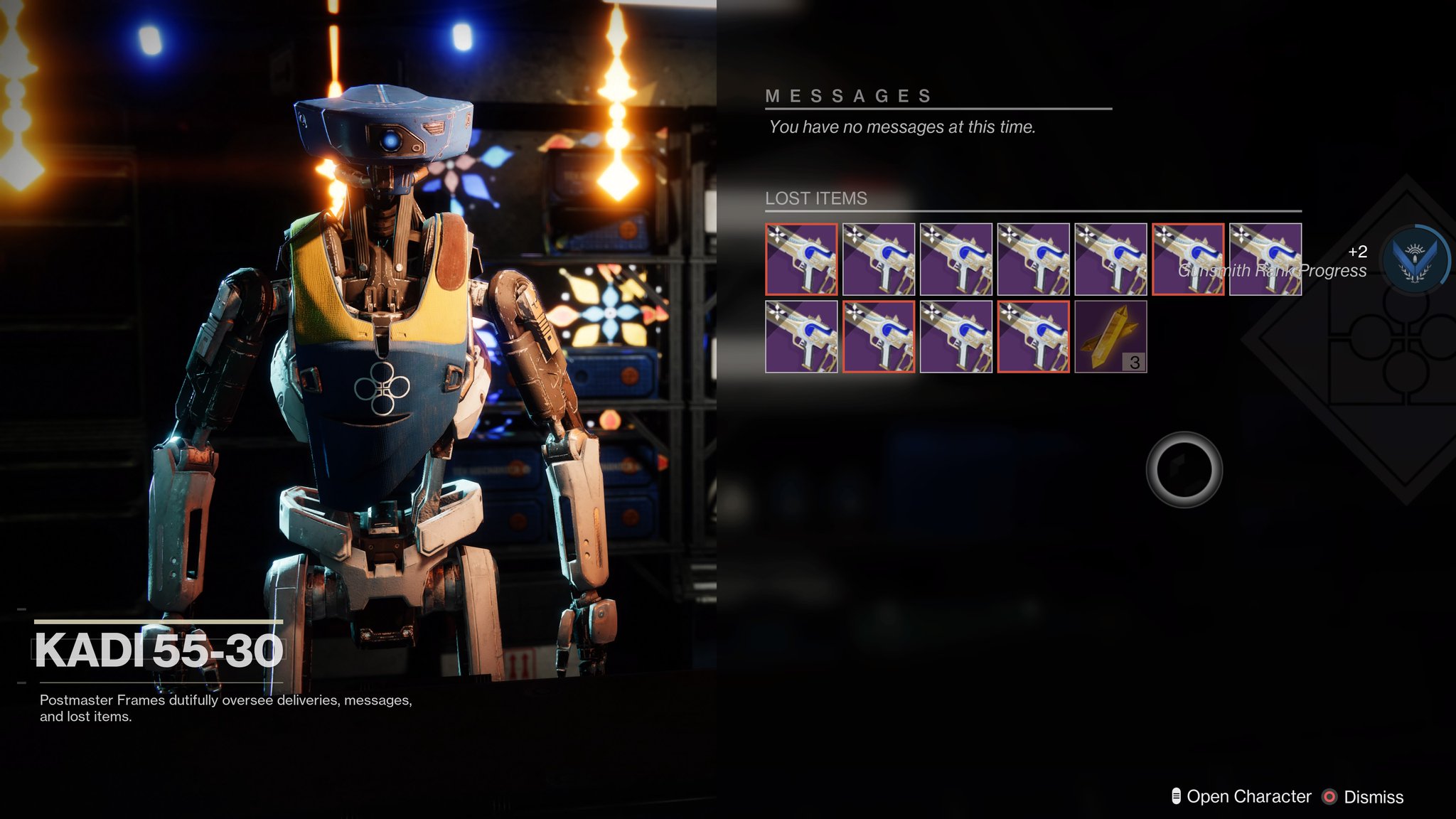
Task: Claim the second weapon engram in Lost Items
Action: pos(879,259)
